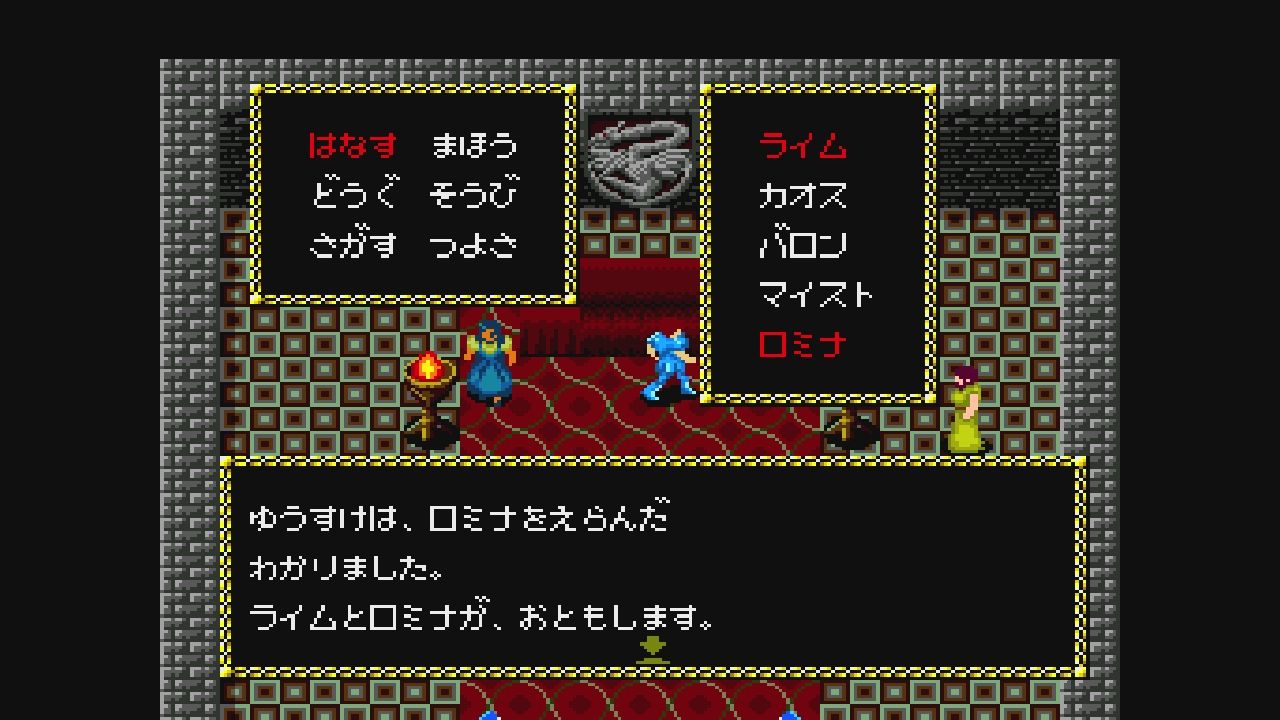Select the highlighted ロミナ entry
1280x720 pixels.
point(800,341)
